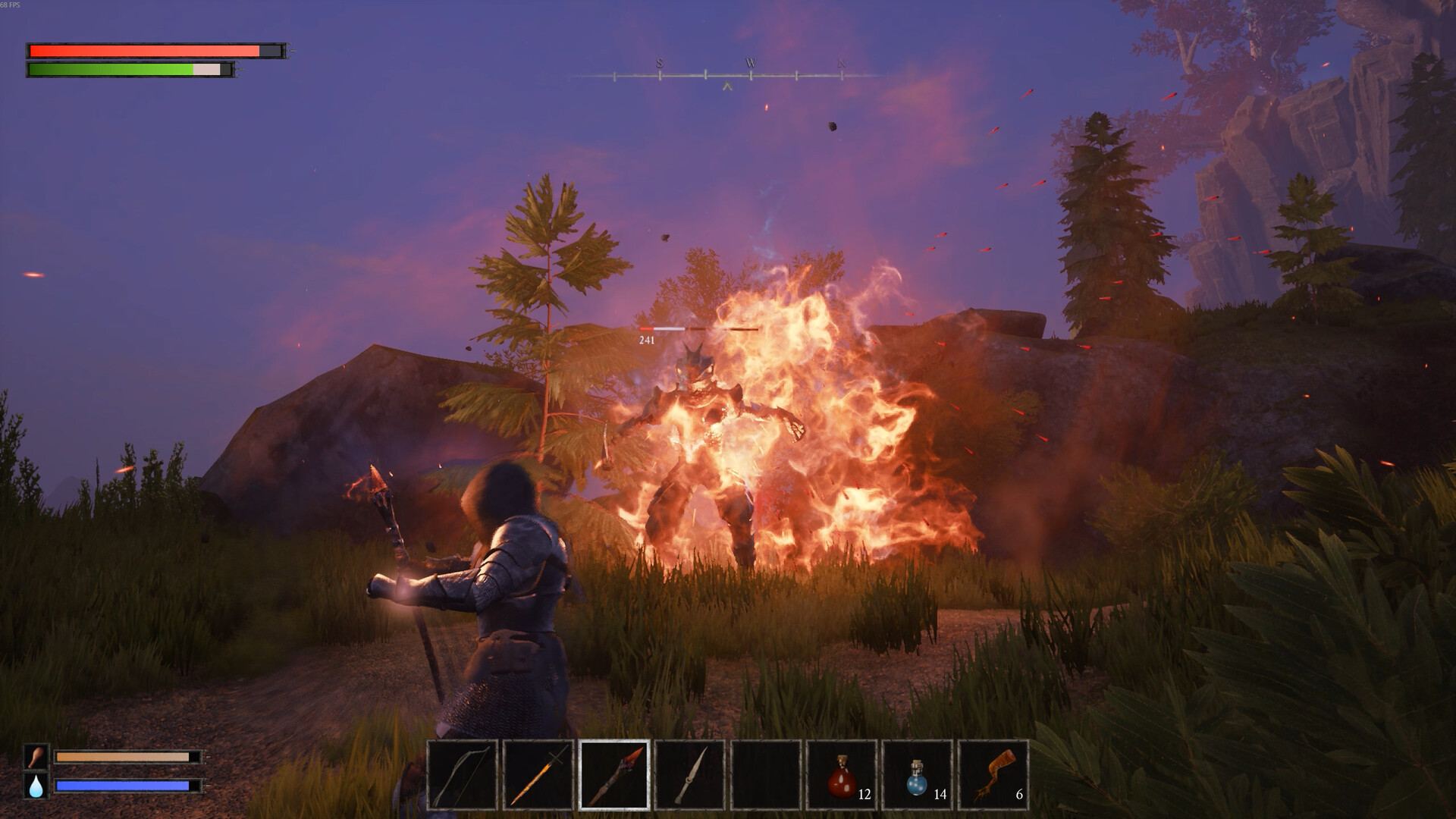
Task: Click the hunger drumstick status icon
Action: pyautogui.click(x=36, y=757)
